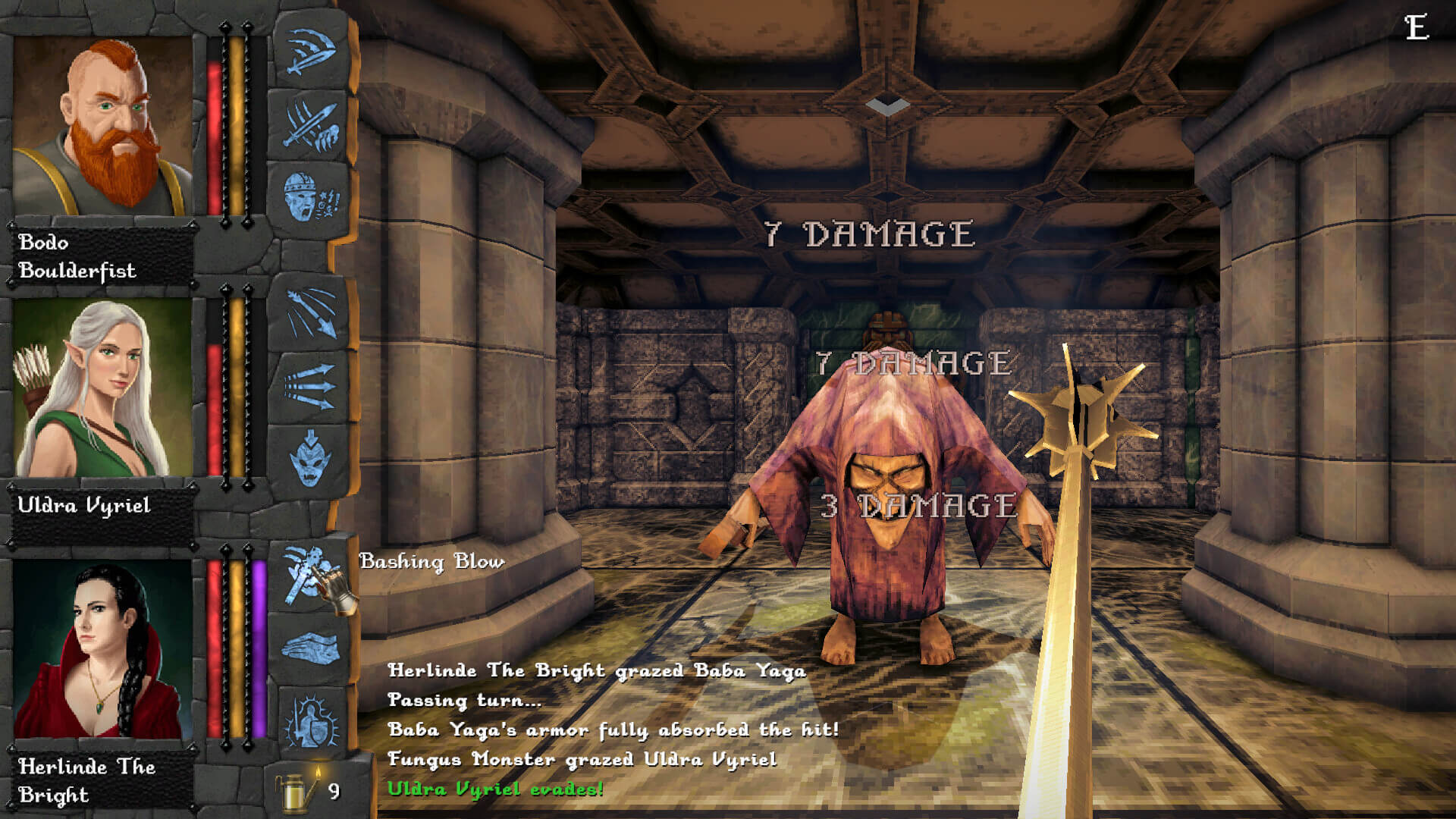
Task: Cast Herlinde's open hand ability
Action: 311,649
